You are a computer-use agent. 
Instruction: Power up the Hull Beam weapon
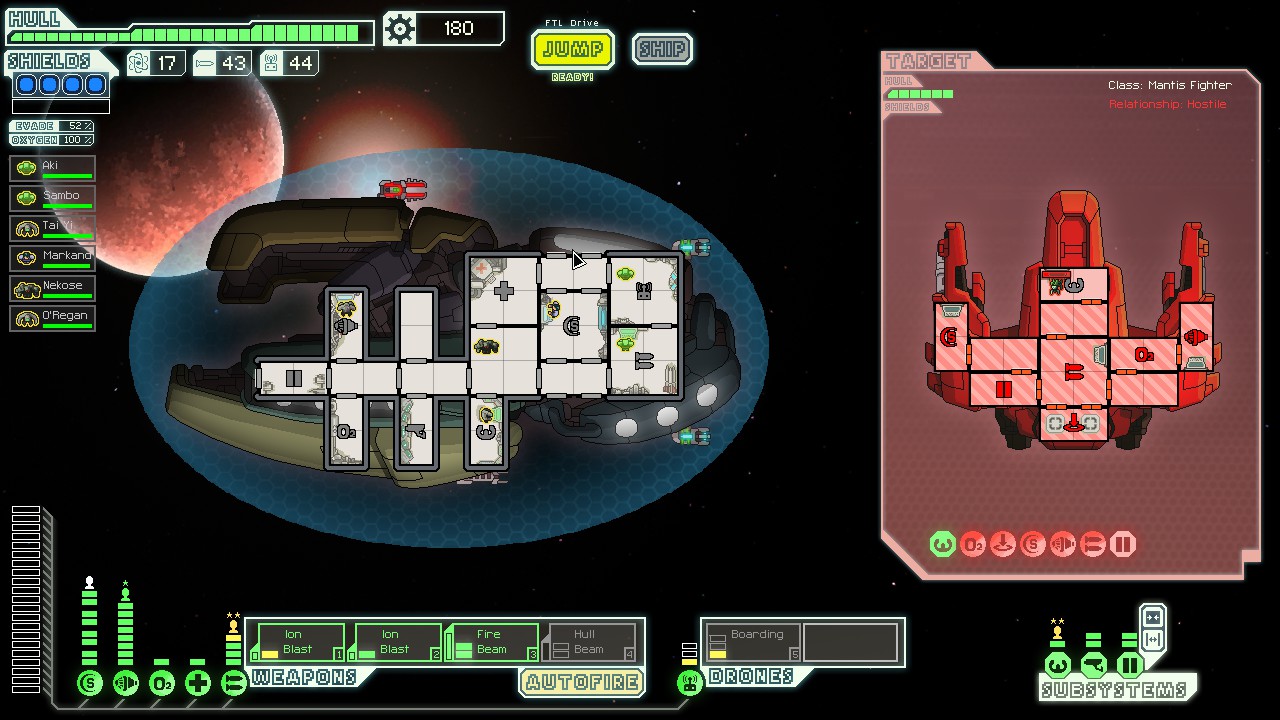(x=589, y=642)
